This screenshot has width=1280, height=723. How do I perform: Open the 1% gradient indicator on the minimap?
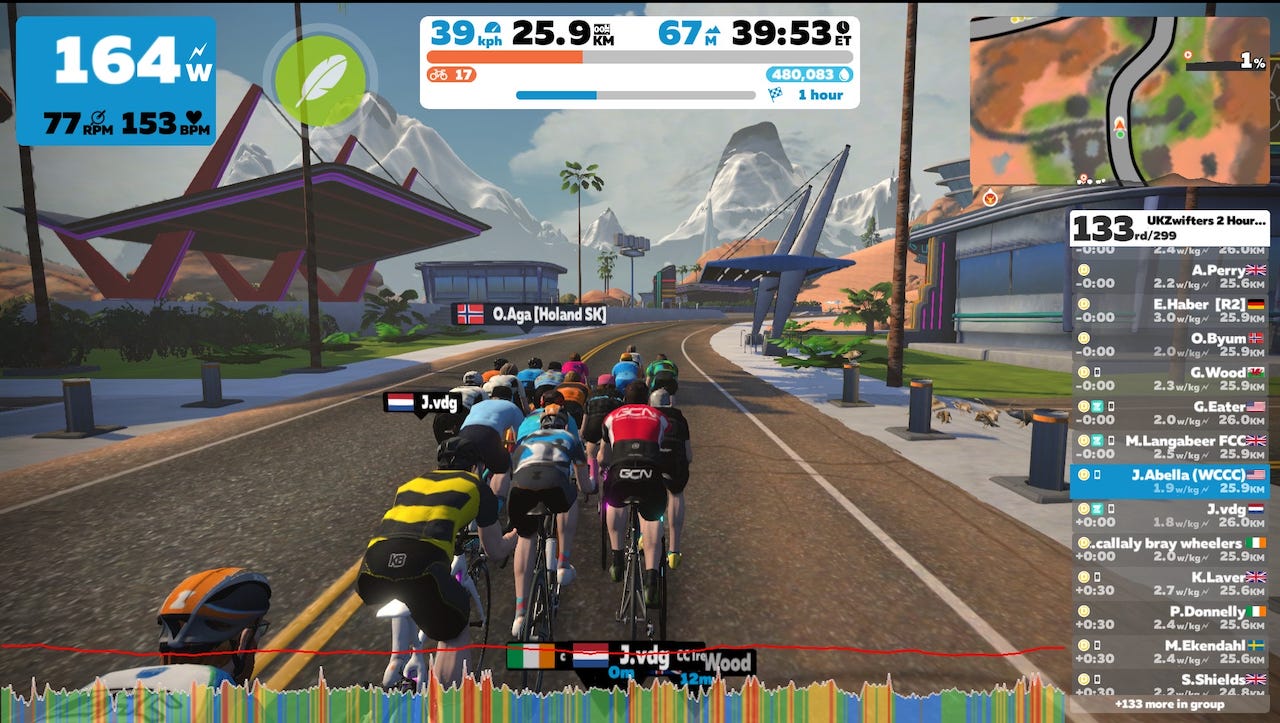point(1252,62)
